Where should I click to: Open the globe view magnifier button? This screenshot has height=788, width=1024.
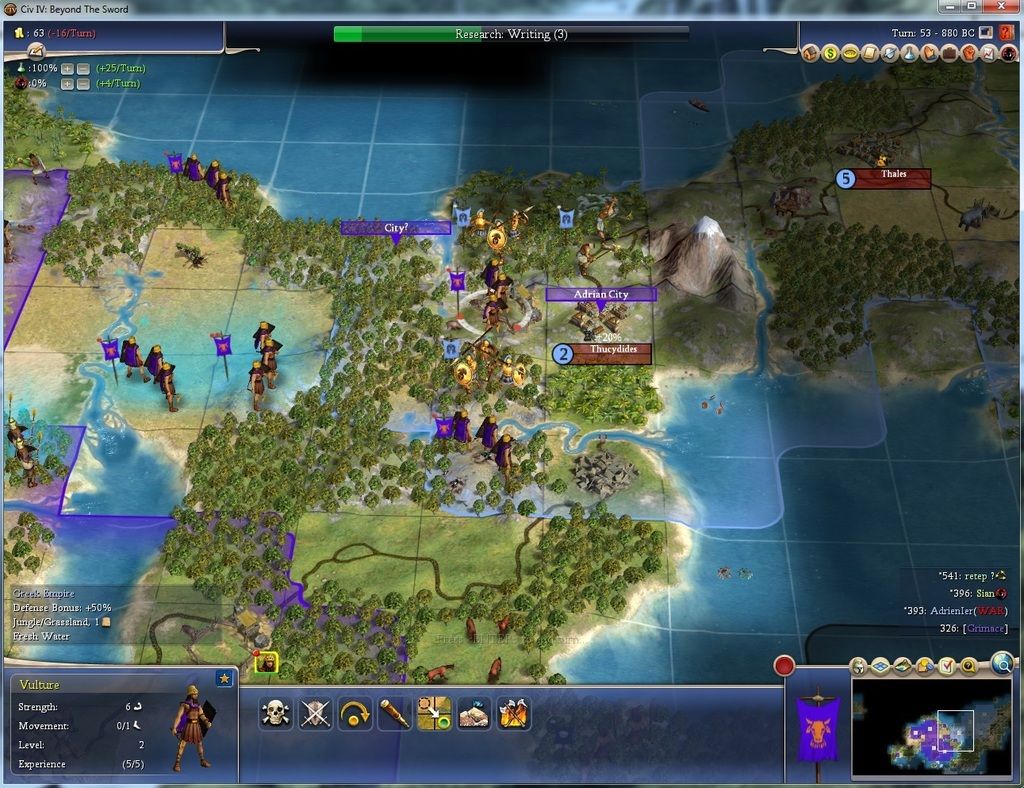1002,662
